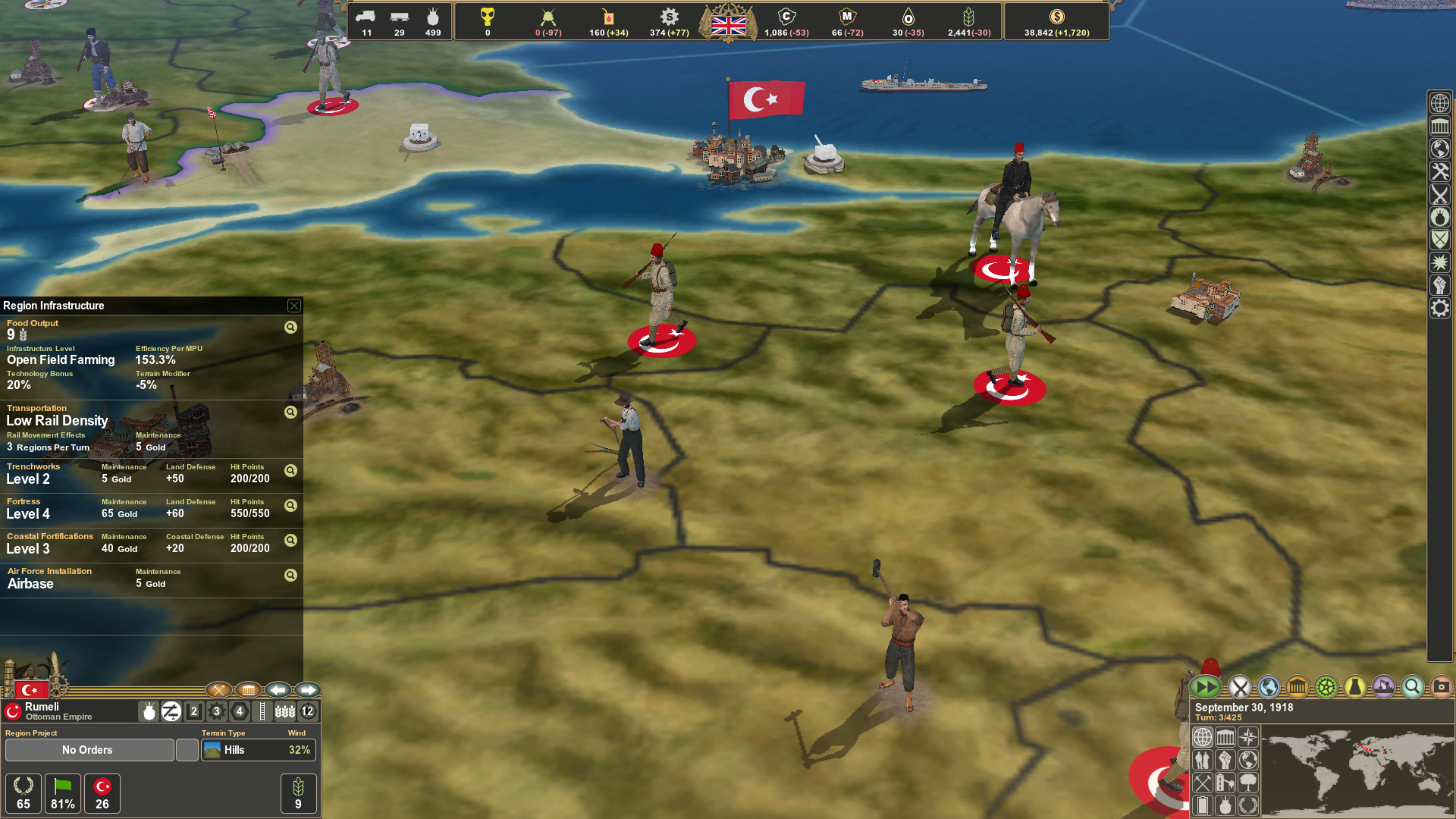Activate the magnifying glass search tool

pyautogui.click(x=1412, y=687)
